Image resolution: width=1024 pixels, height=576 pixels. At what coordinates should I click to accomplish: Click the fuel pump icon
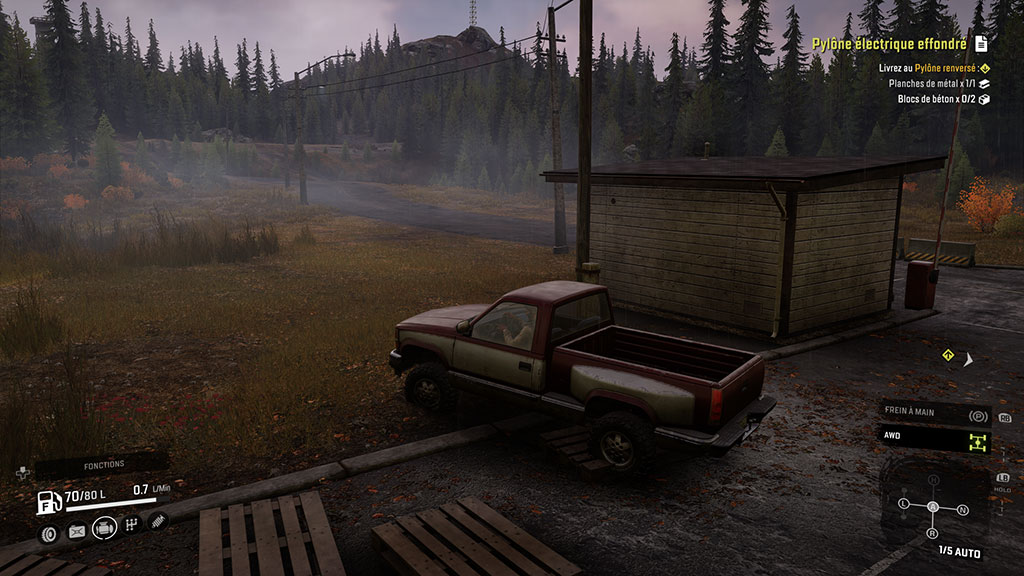click(46, 501)
